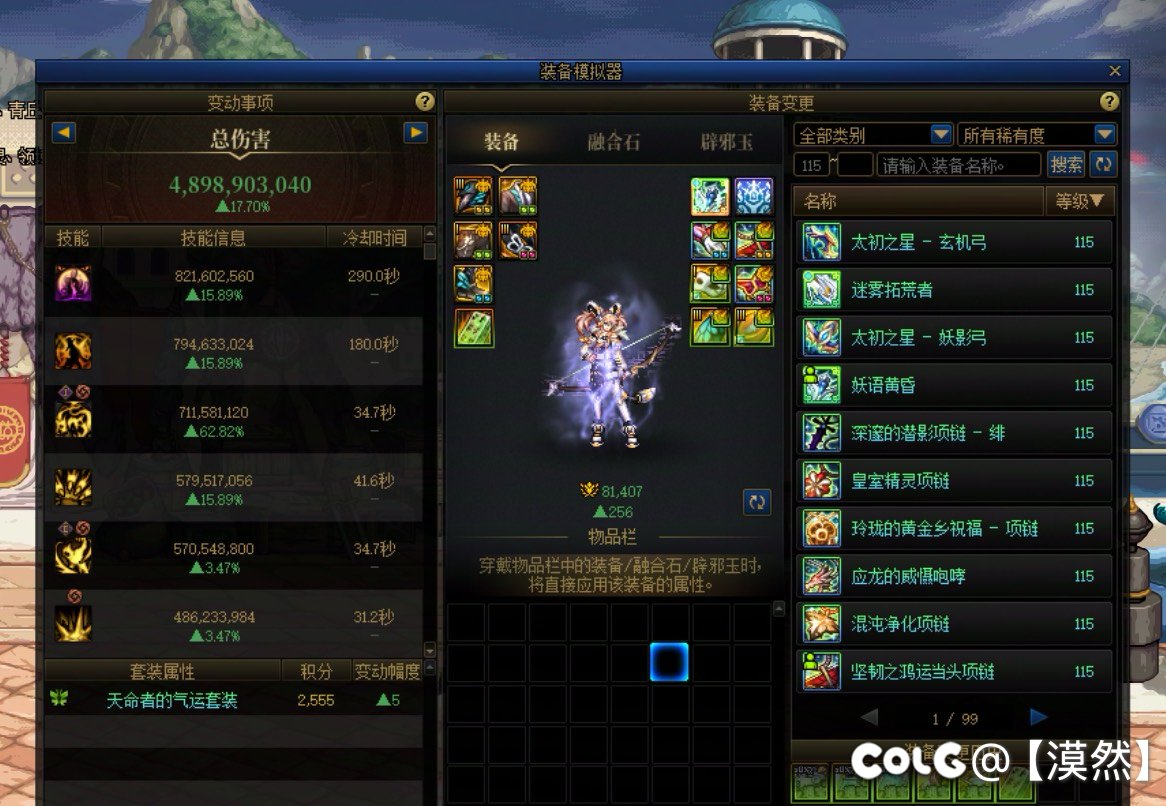Close the 装备模拟器 window
The width and height of the screenshot is (1166, 806).
1115,71
